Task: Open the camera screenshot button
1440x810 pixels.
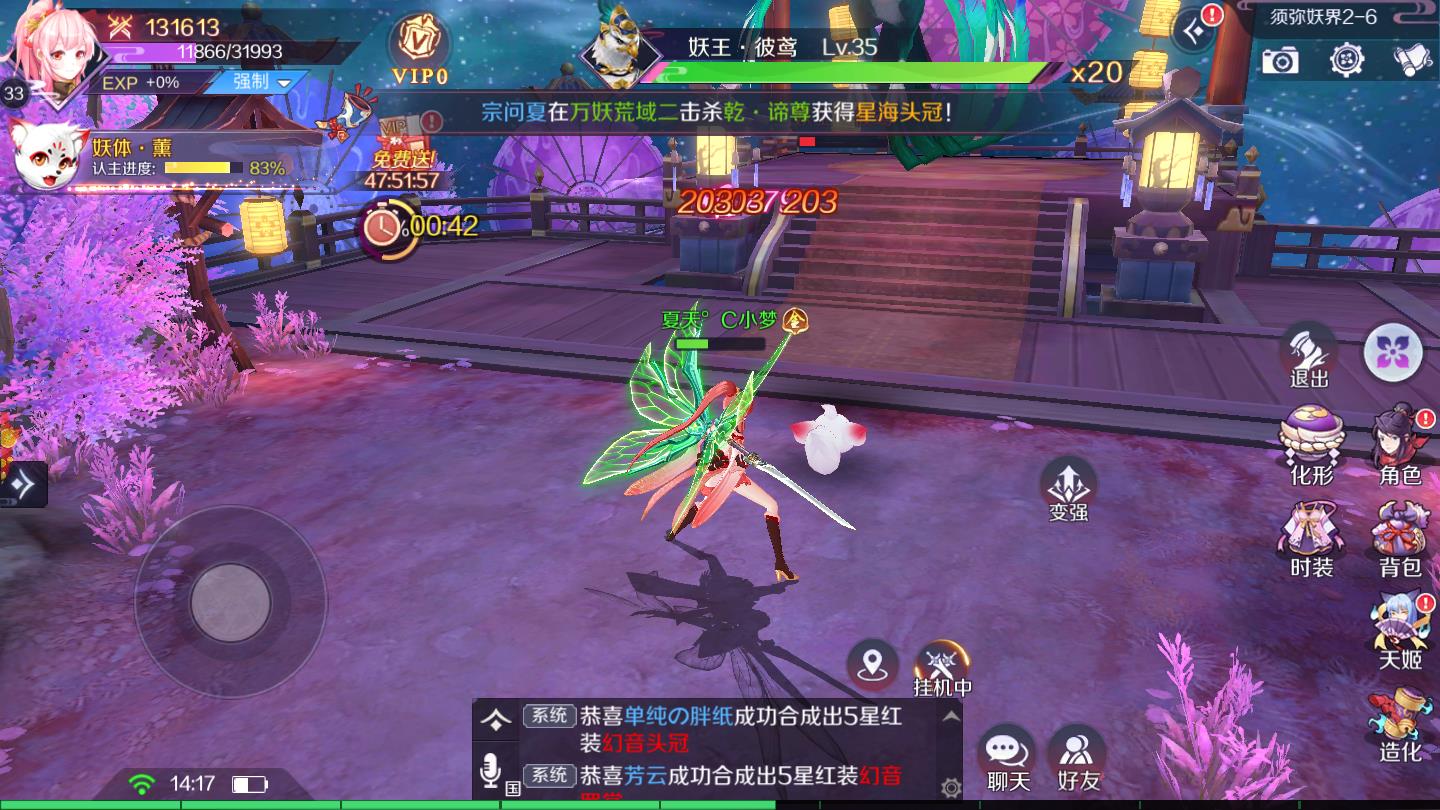Action: 1279,61
